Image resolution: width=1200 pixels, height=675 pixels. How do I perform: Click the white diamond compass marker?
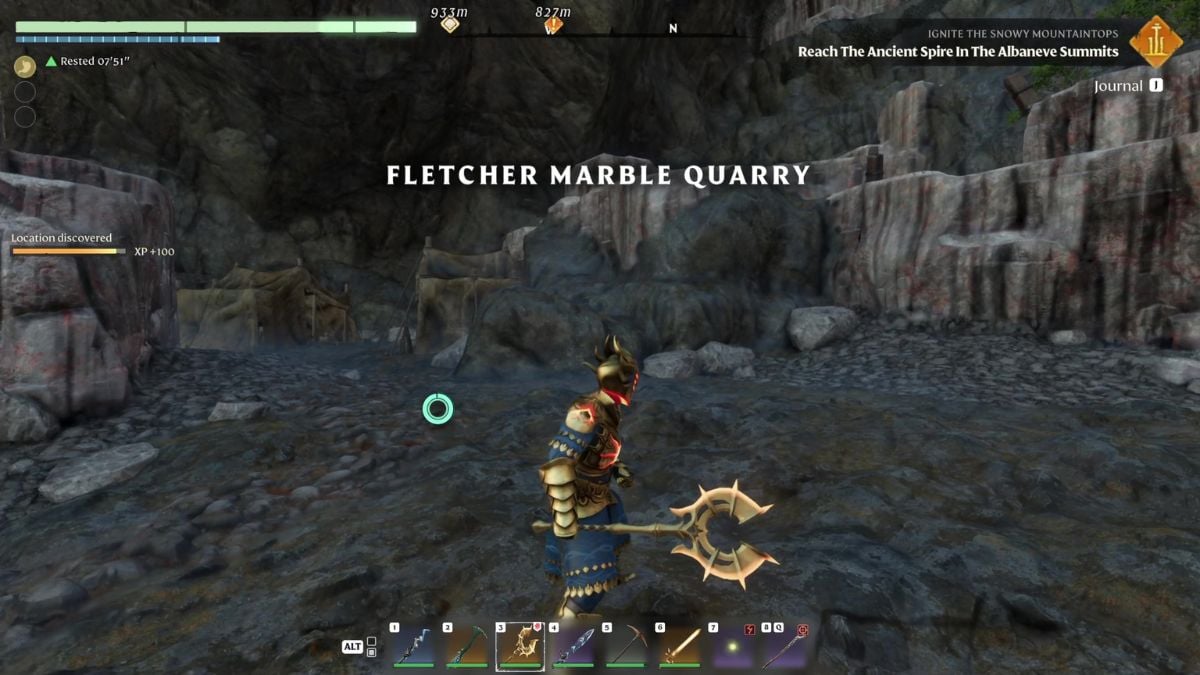[450, 24]
